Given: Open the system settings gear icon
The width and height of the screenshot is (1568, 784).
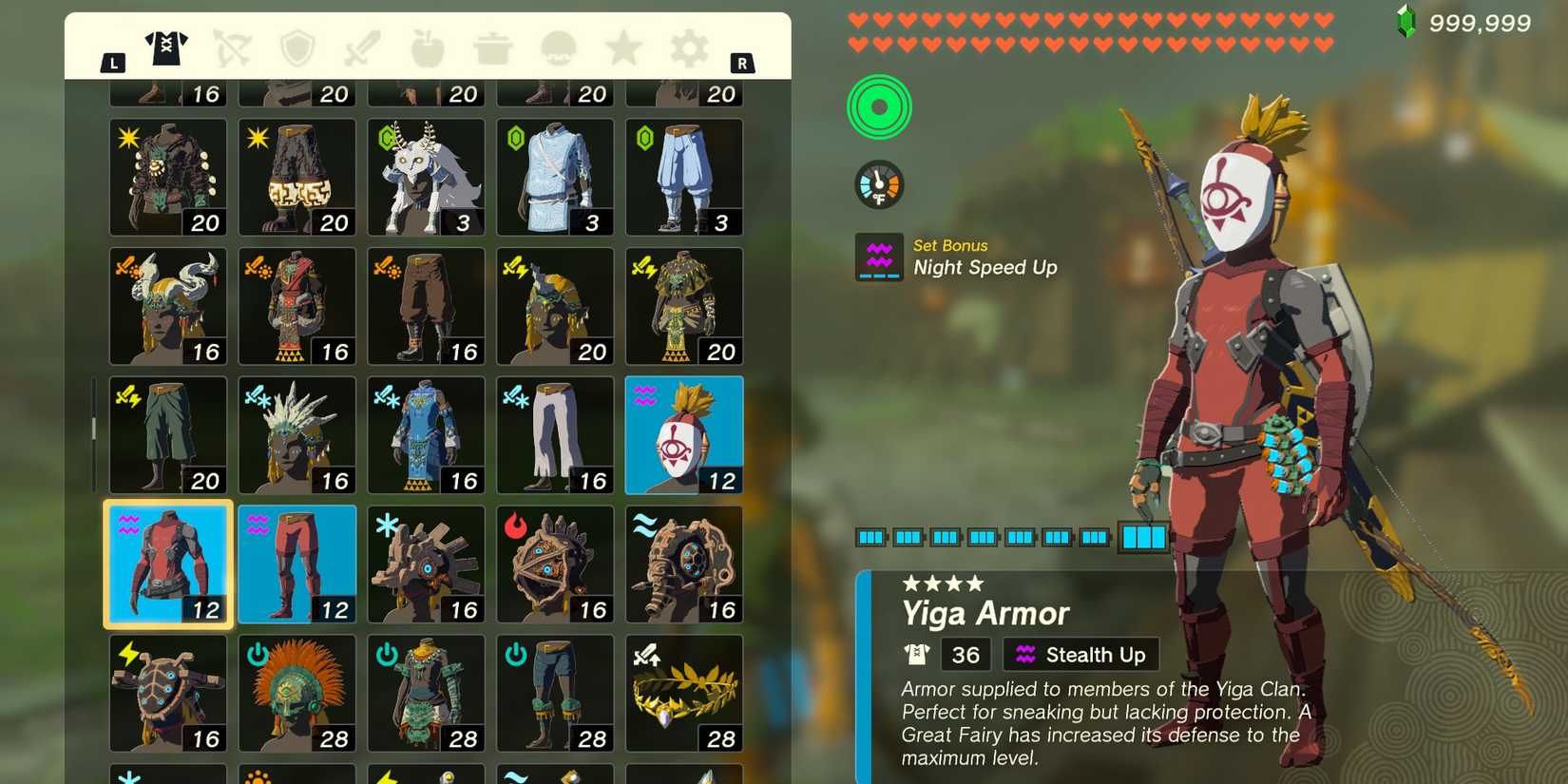Looking at the screenshot, I should (688, 49).
